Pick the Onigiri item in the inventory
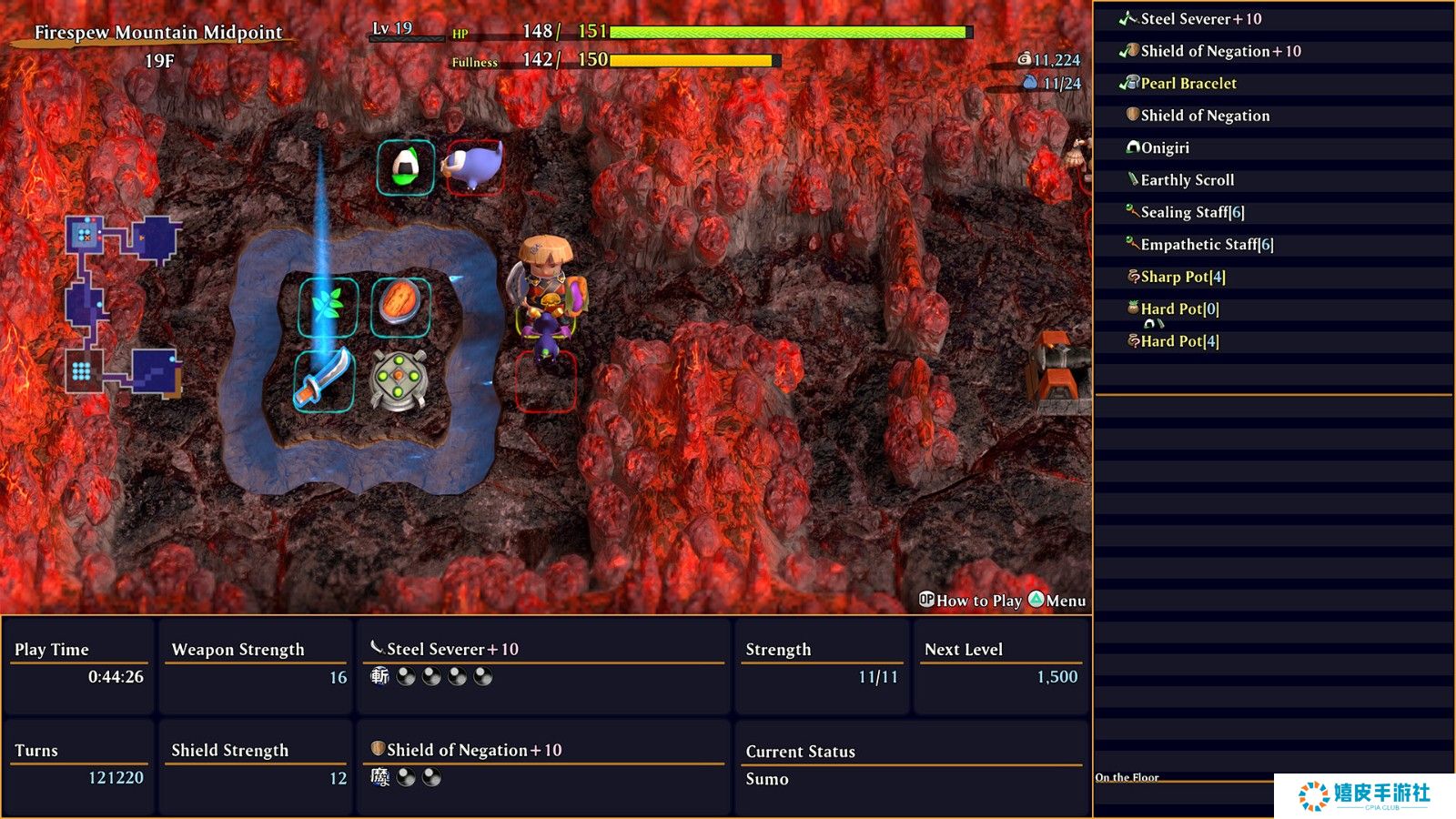 (1165, 148)
